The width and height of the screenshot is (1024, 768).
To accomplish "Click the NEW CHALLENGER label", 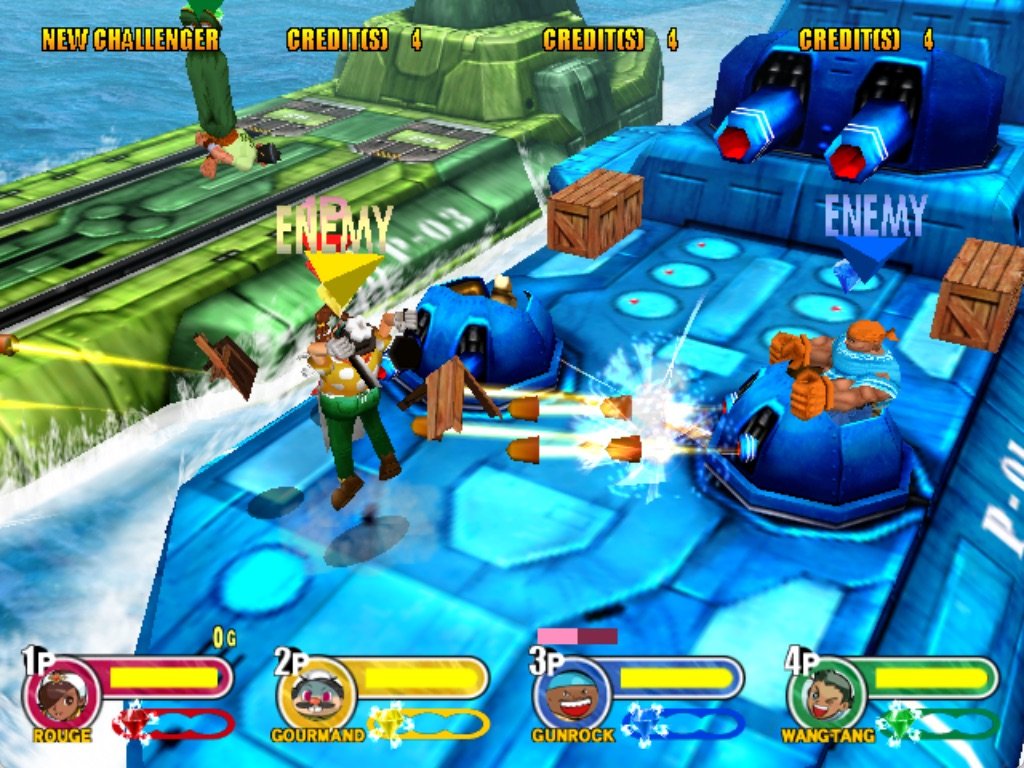I will click(x=130, y=40).
